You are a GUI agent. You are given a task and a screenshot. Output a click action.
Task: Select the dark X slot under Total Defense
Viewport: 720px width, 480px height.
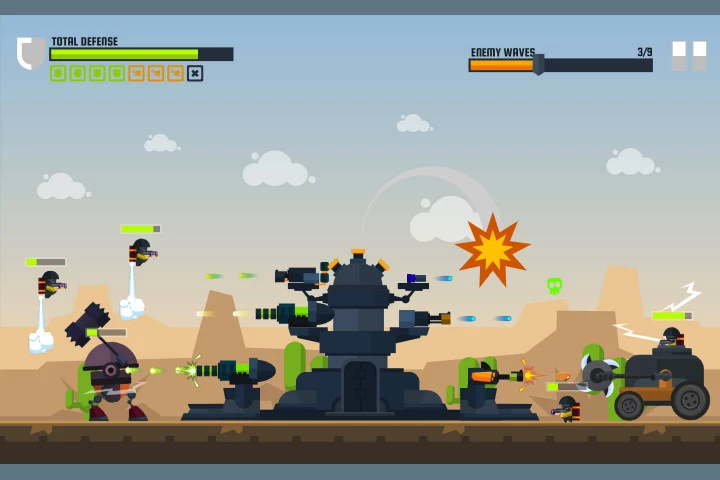pos(195,73)
